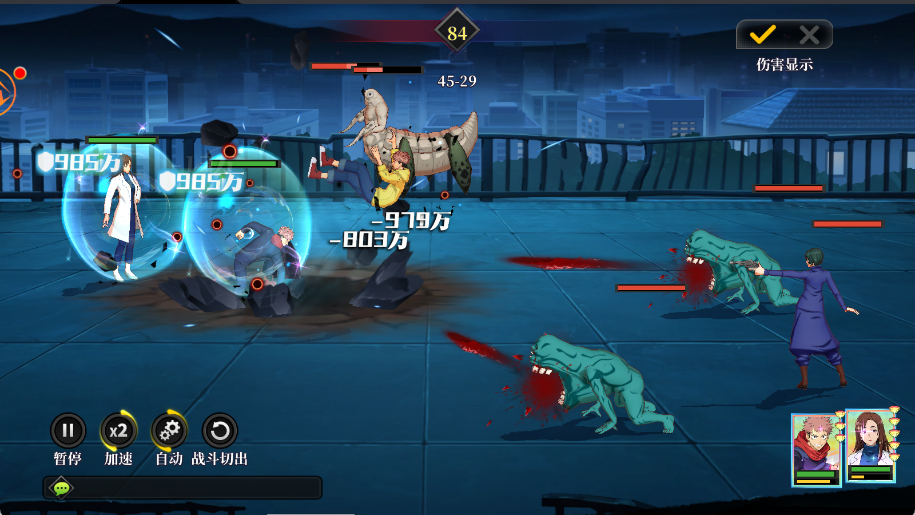The height and width of the screenshot is (515, 915).
Task: Enable damage display with the yellow checkmark
Action: coord(763,35)
